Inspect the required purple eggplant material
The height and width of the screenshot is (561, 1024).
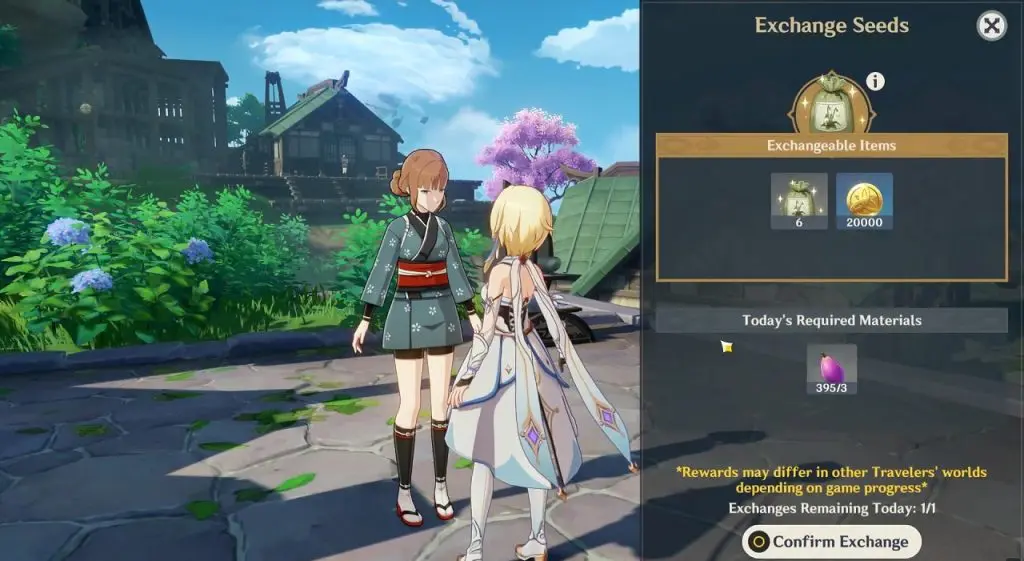831,369
